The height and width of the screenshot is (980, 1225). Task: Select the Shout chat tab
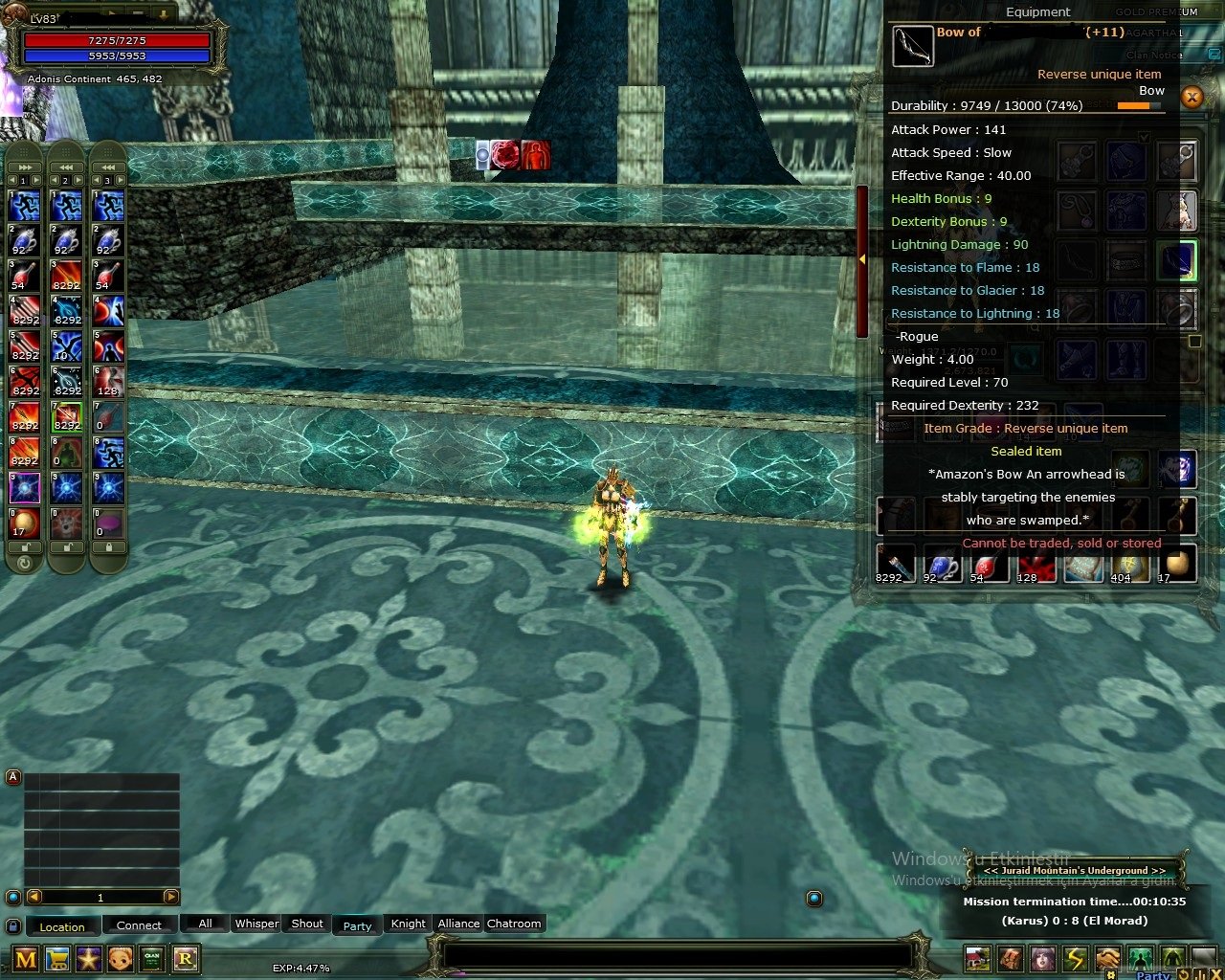point(307,924)
